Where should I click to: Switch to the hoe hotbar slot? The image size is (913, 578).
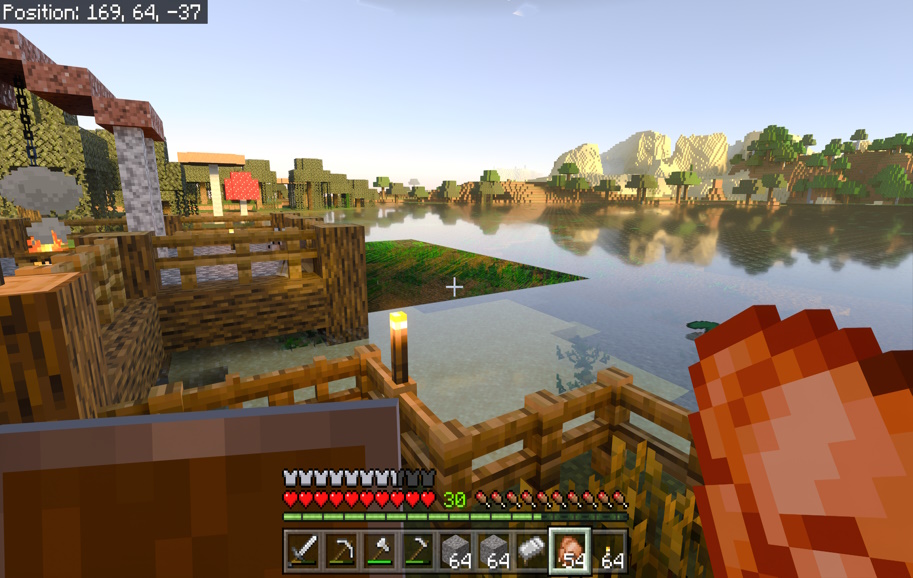coord(417,549)
